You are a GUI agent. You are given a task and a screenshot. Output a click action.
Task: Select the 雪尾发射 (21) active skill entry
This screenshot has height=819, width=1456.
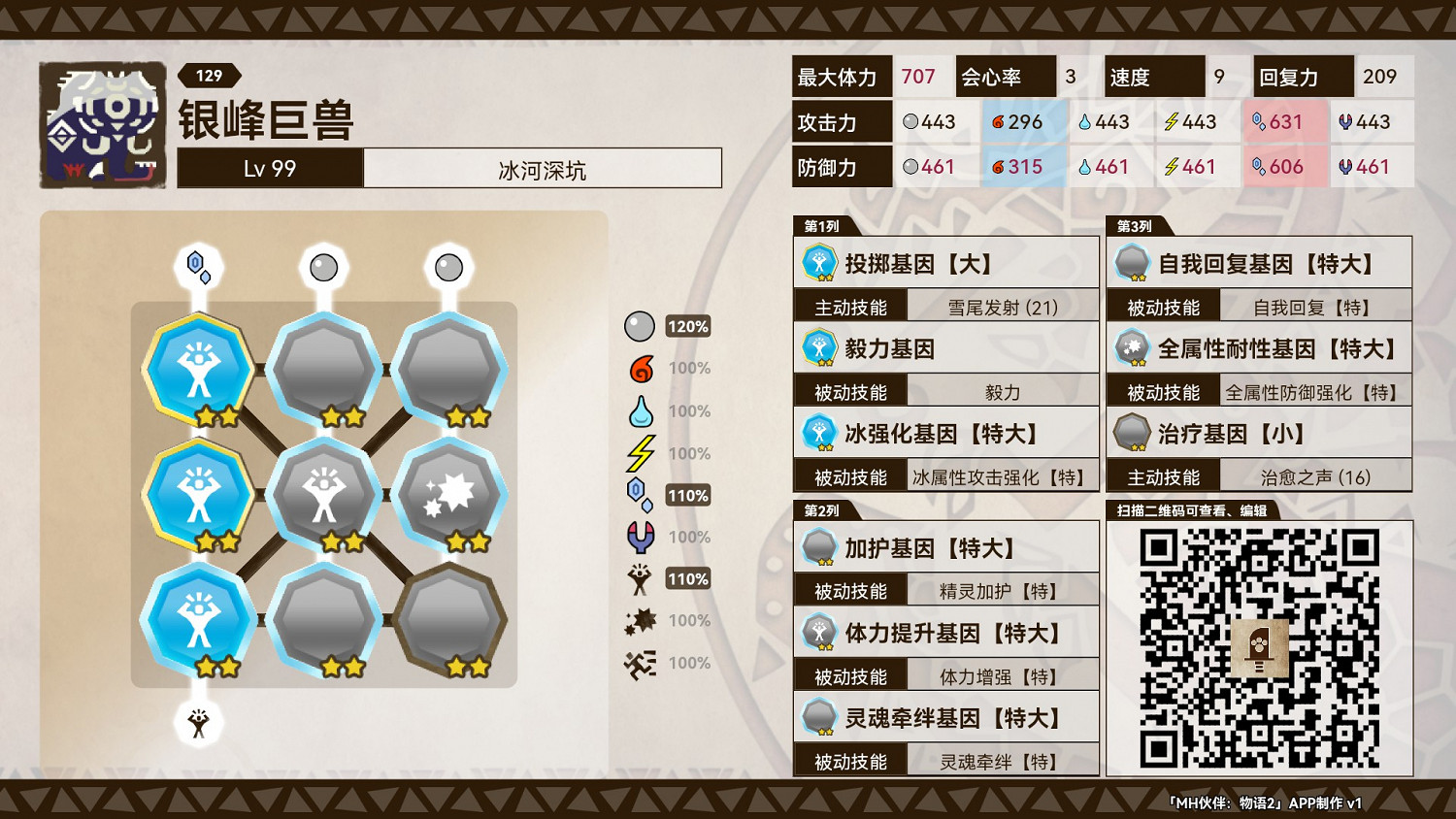click(x=1005, y=306)
